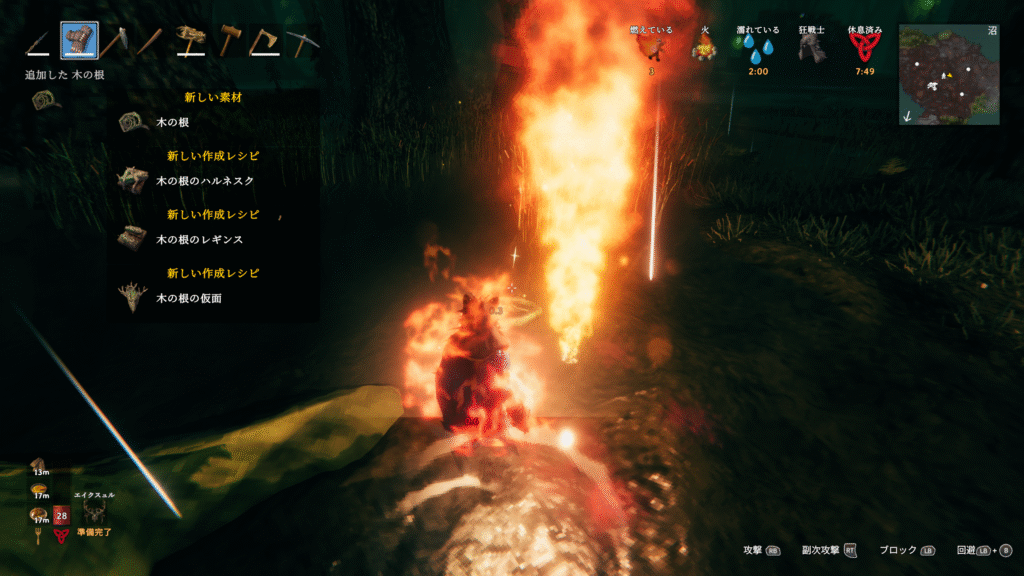
Task: Click the campfire status icon
Action: [x=705, y=49]
